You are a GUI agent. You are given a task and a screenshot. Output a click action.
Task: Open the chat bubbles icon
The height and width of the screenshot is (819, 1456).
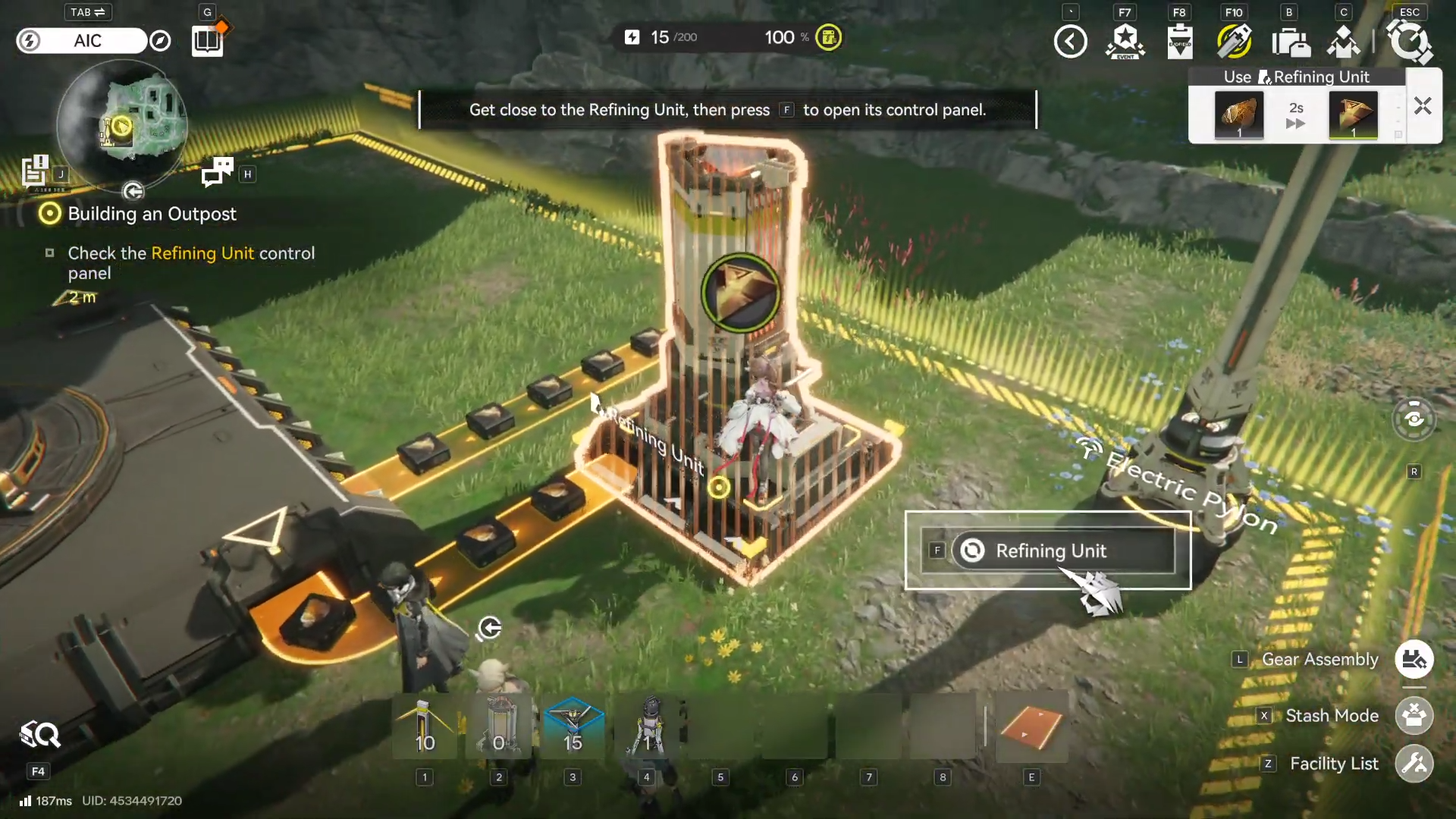pos(218,173)
